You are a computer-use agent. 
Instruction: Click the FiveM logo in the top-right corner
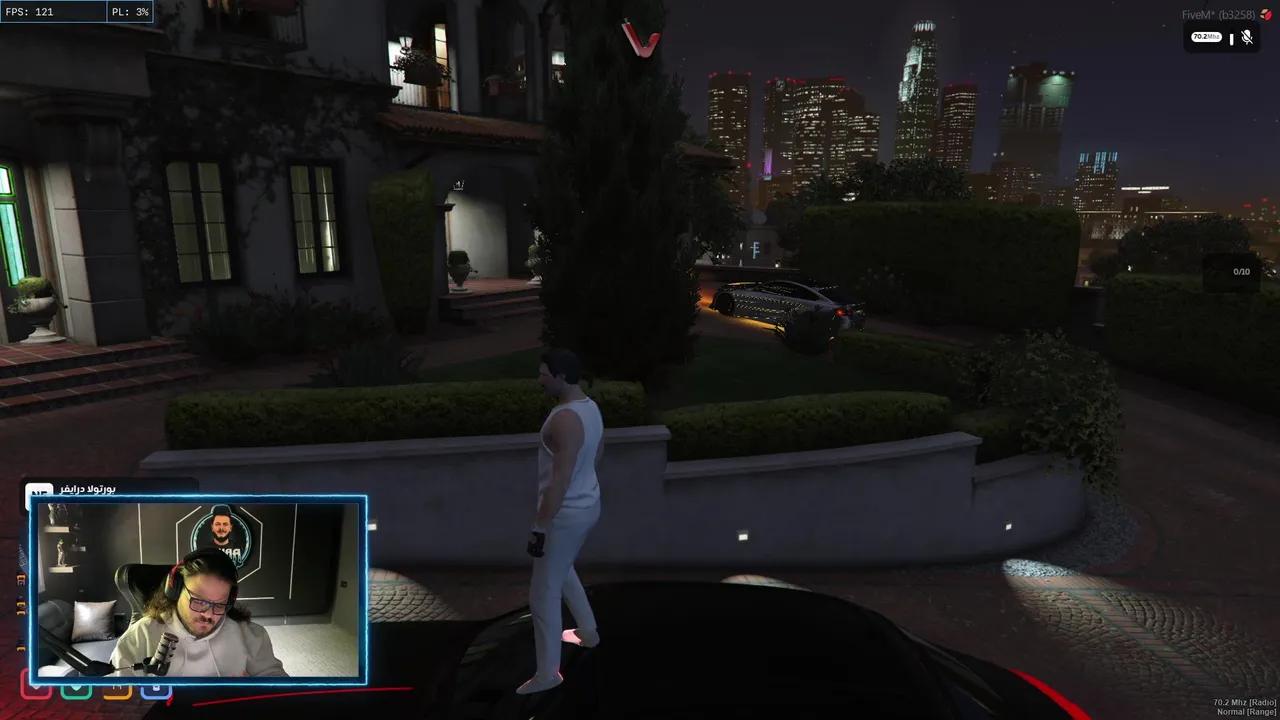(1265, 14)
